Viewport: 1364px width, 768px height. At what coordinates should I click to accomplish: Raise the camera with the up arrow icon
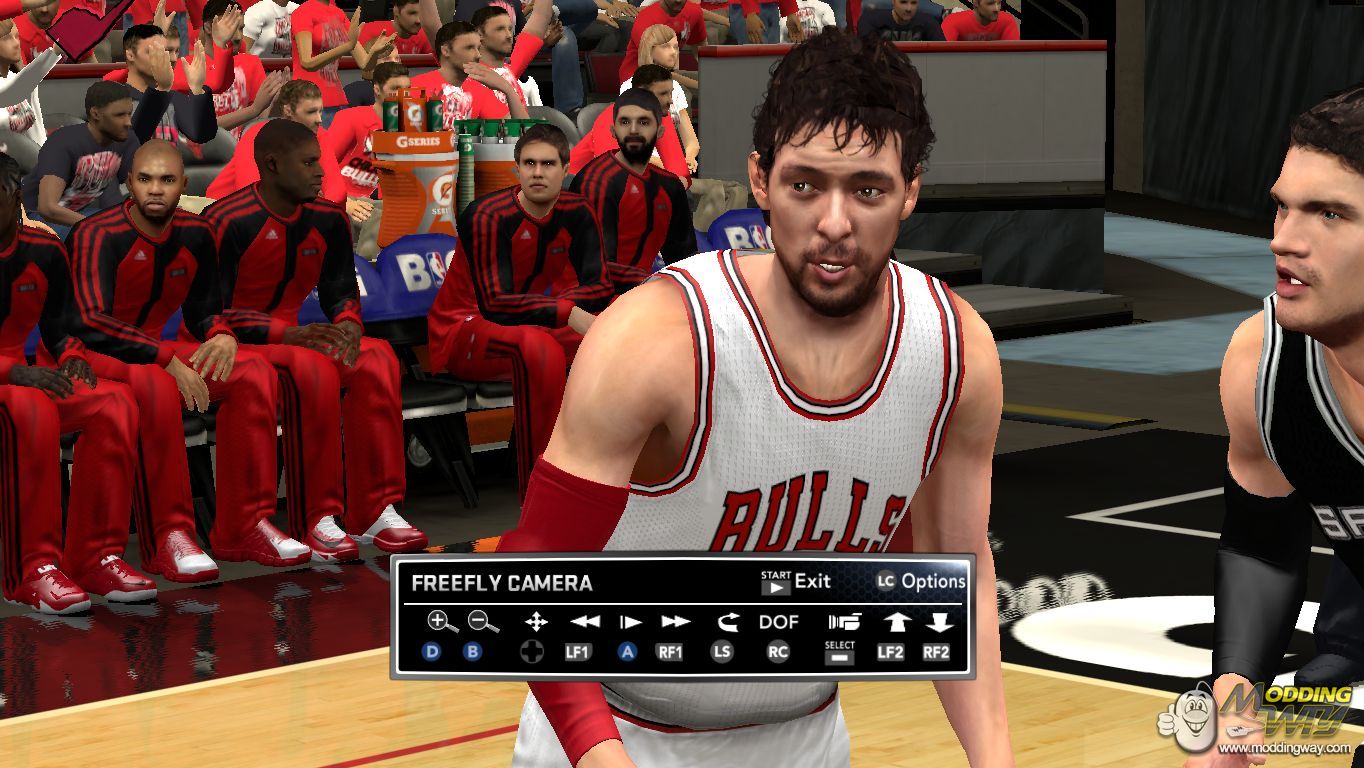click(x=892, y=622)
